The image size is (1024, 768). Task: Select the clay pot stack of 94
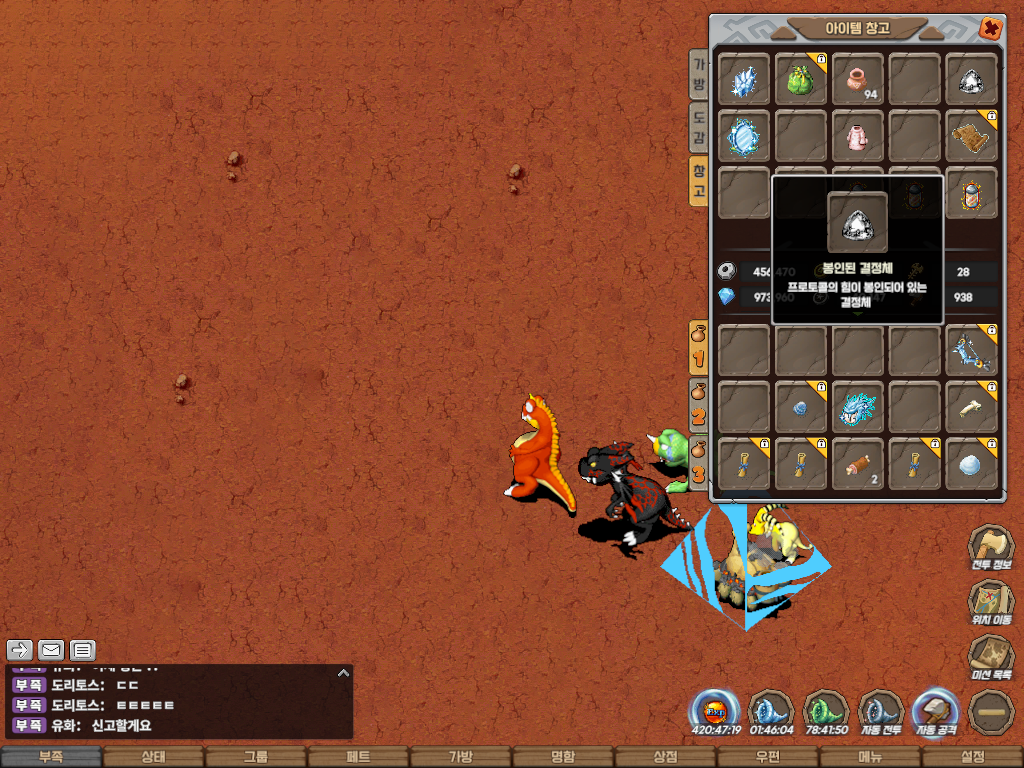[858, 79]
